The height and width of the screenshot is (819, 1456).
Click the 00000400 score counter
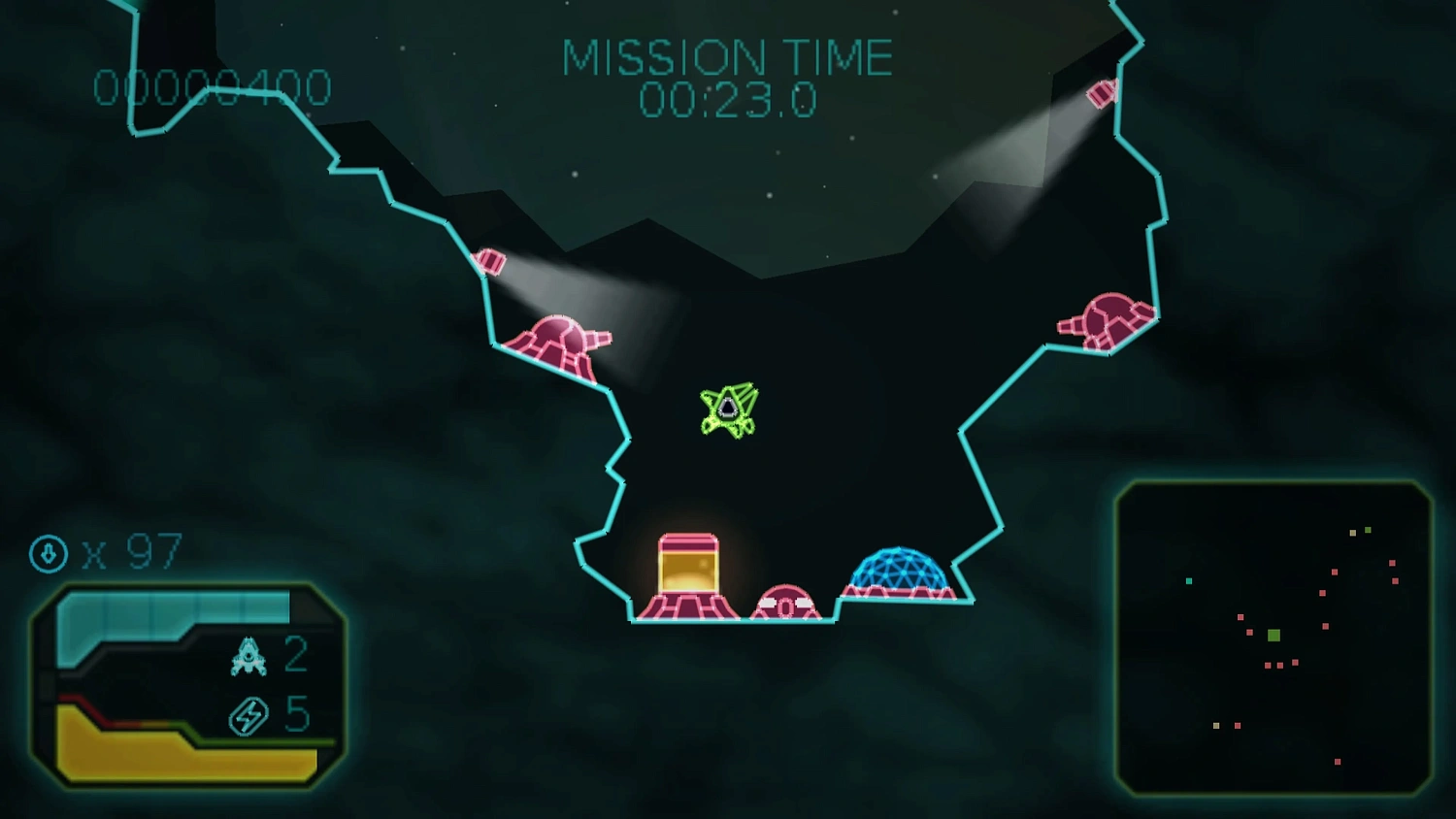(x=210, y=87)
